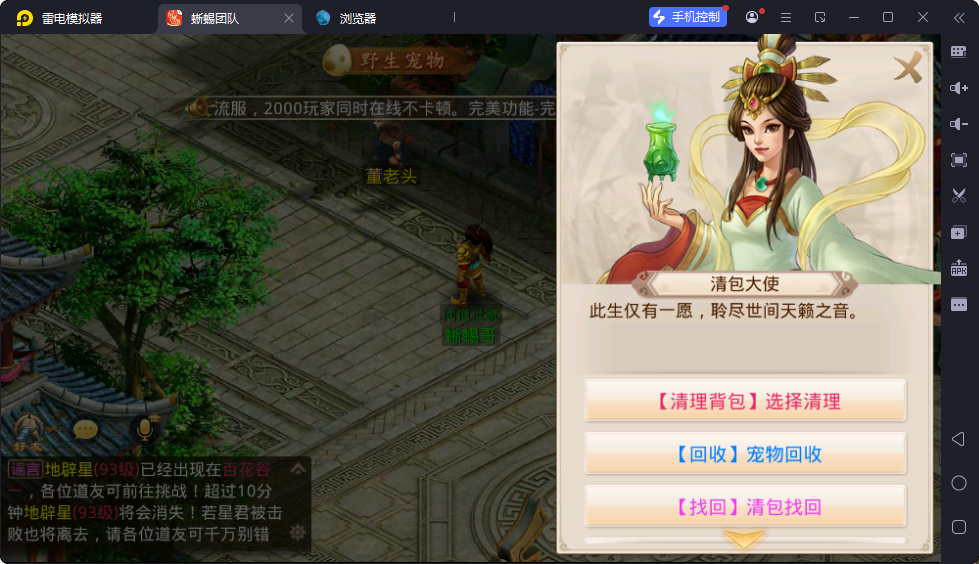Open chat settings gear icon
Screen dimensions: 979x564
click(297, 532)
